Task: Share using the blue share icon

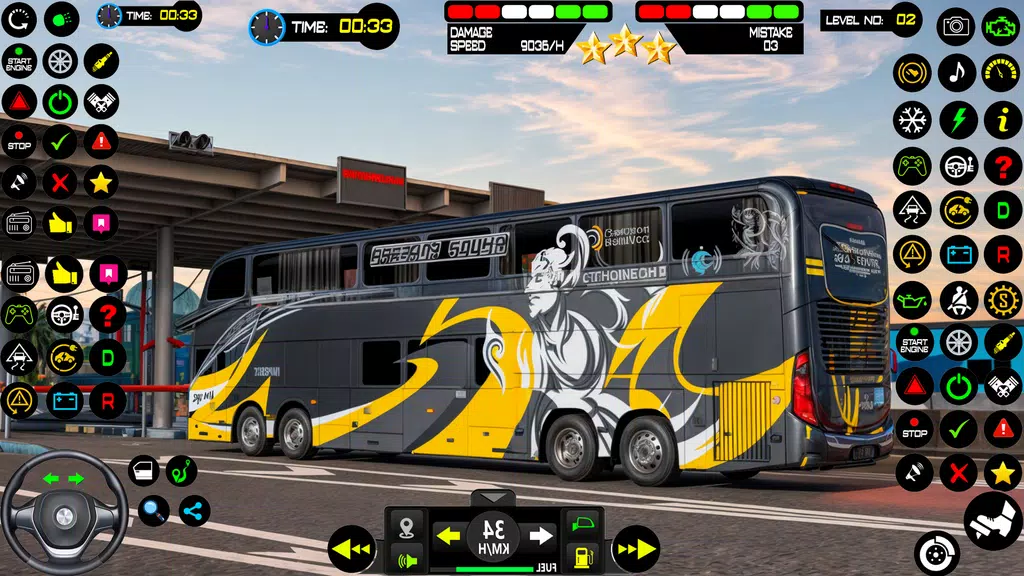Action: pos(194,511)
